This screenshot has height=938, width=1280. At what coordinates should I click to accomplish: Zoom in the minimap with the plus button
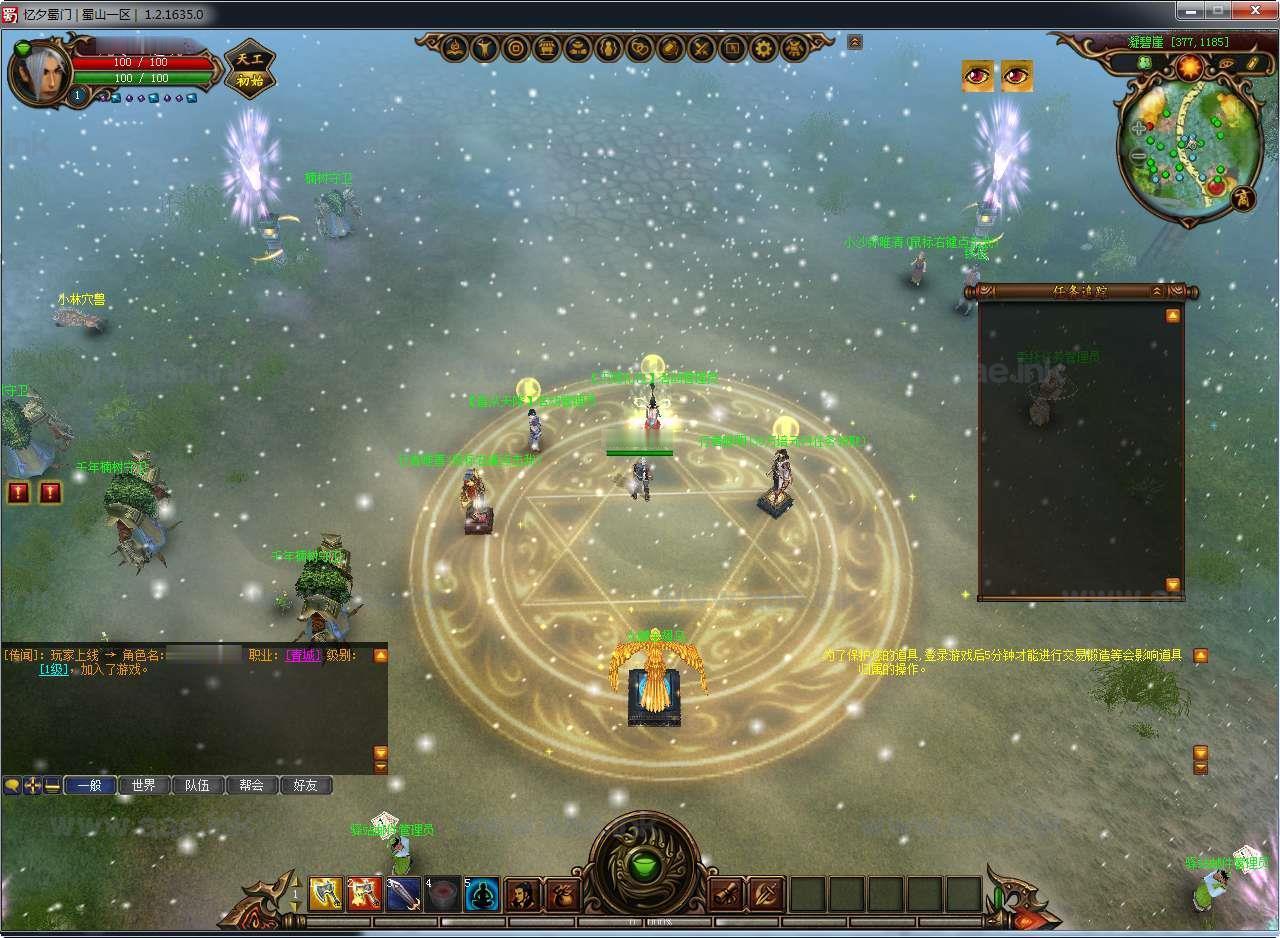click(1138, 129)
